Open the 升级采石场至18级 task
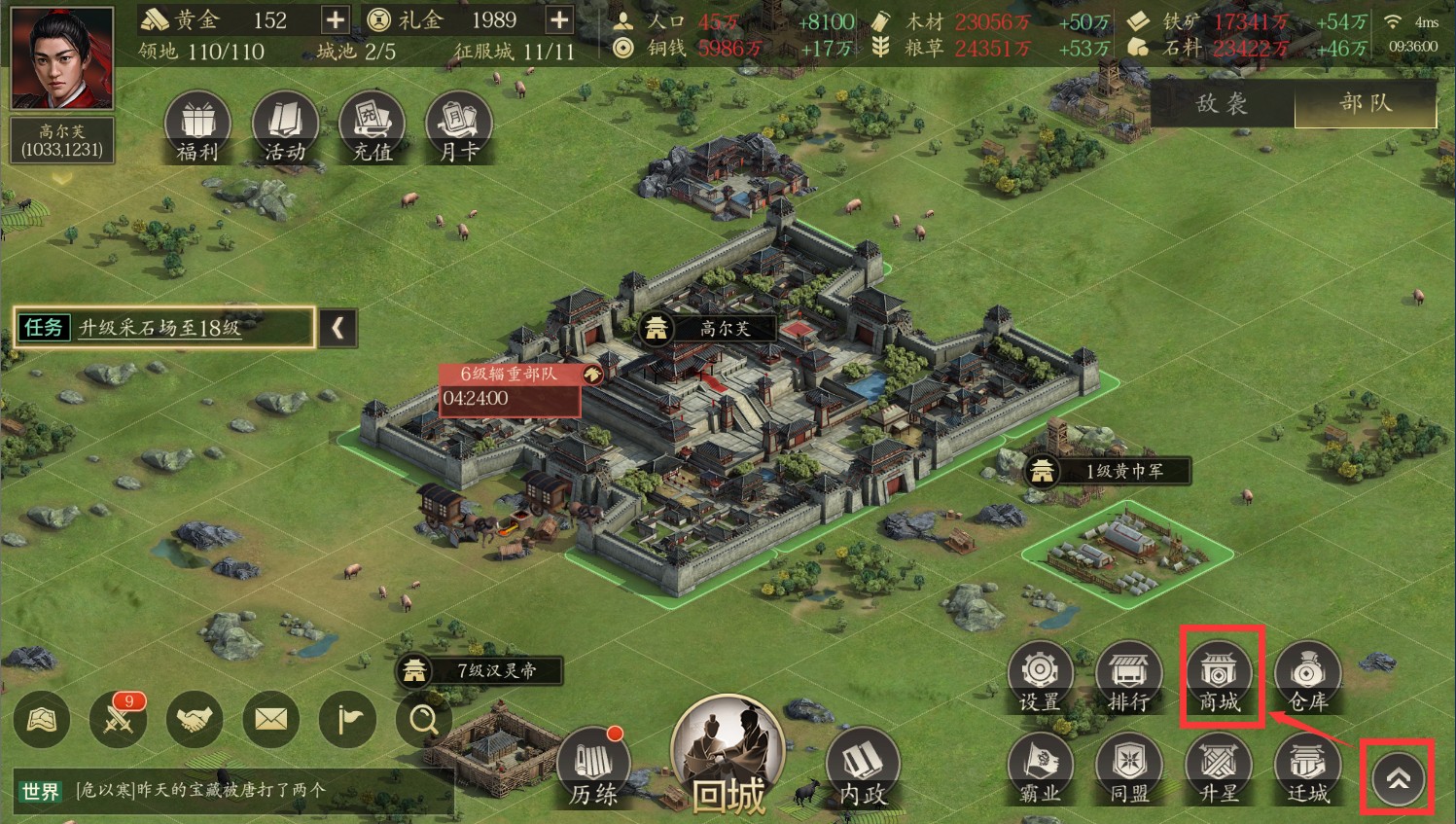This screenshot has height=824, width=1456. point(165,328)
